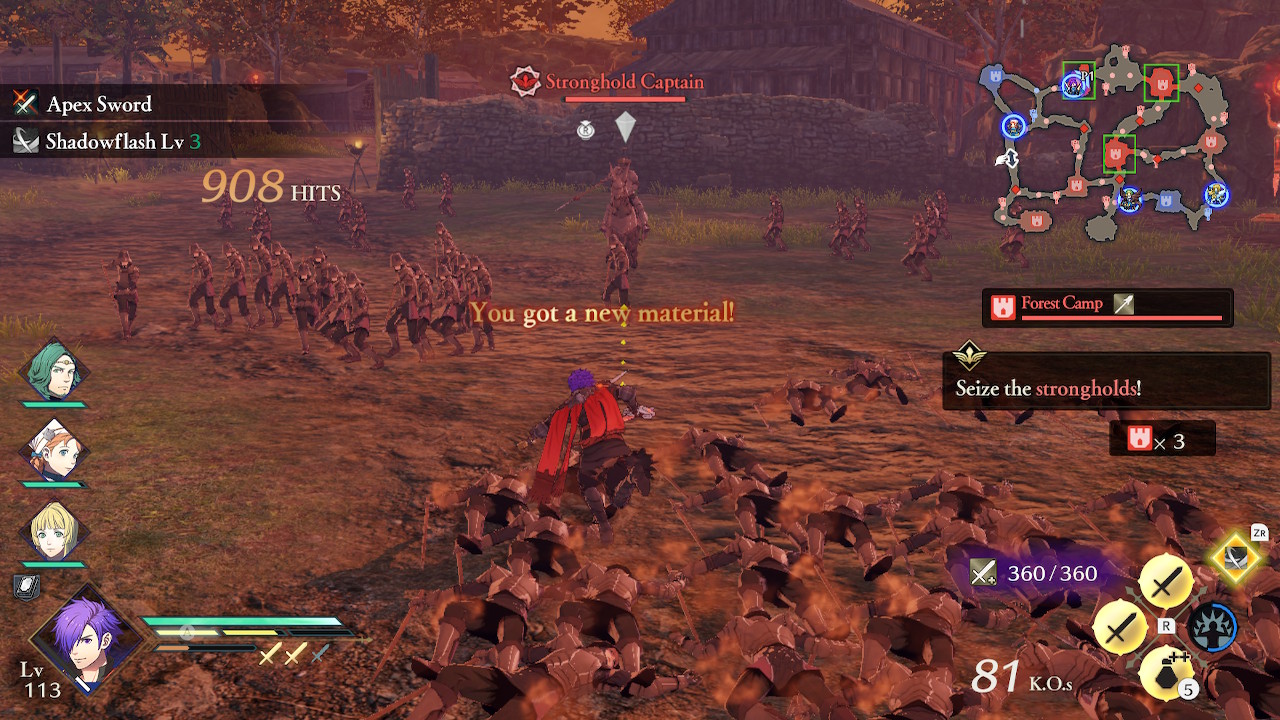Select a blue ally marker on the minimap

(x=1013, y=128)
